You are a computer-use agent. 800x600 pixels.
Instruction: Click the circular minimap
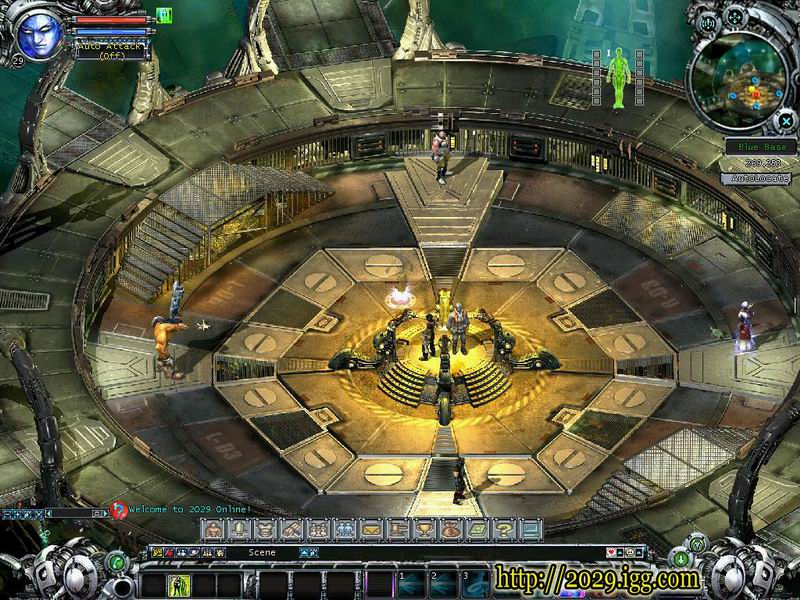pyautogui.click(x=738, y=82)
